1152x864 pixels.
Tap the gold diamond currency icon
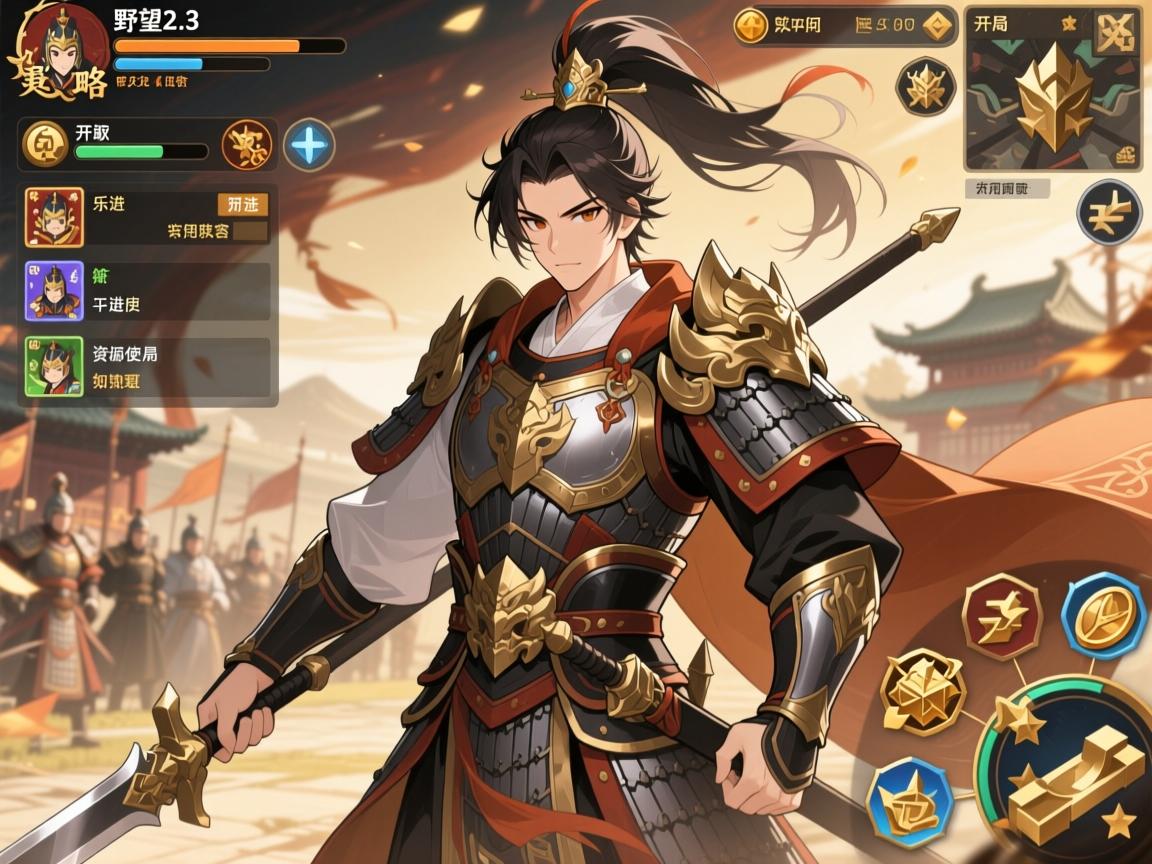(937, 26)
